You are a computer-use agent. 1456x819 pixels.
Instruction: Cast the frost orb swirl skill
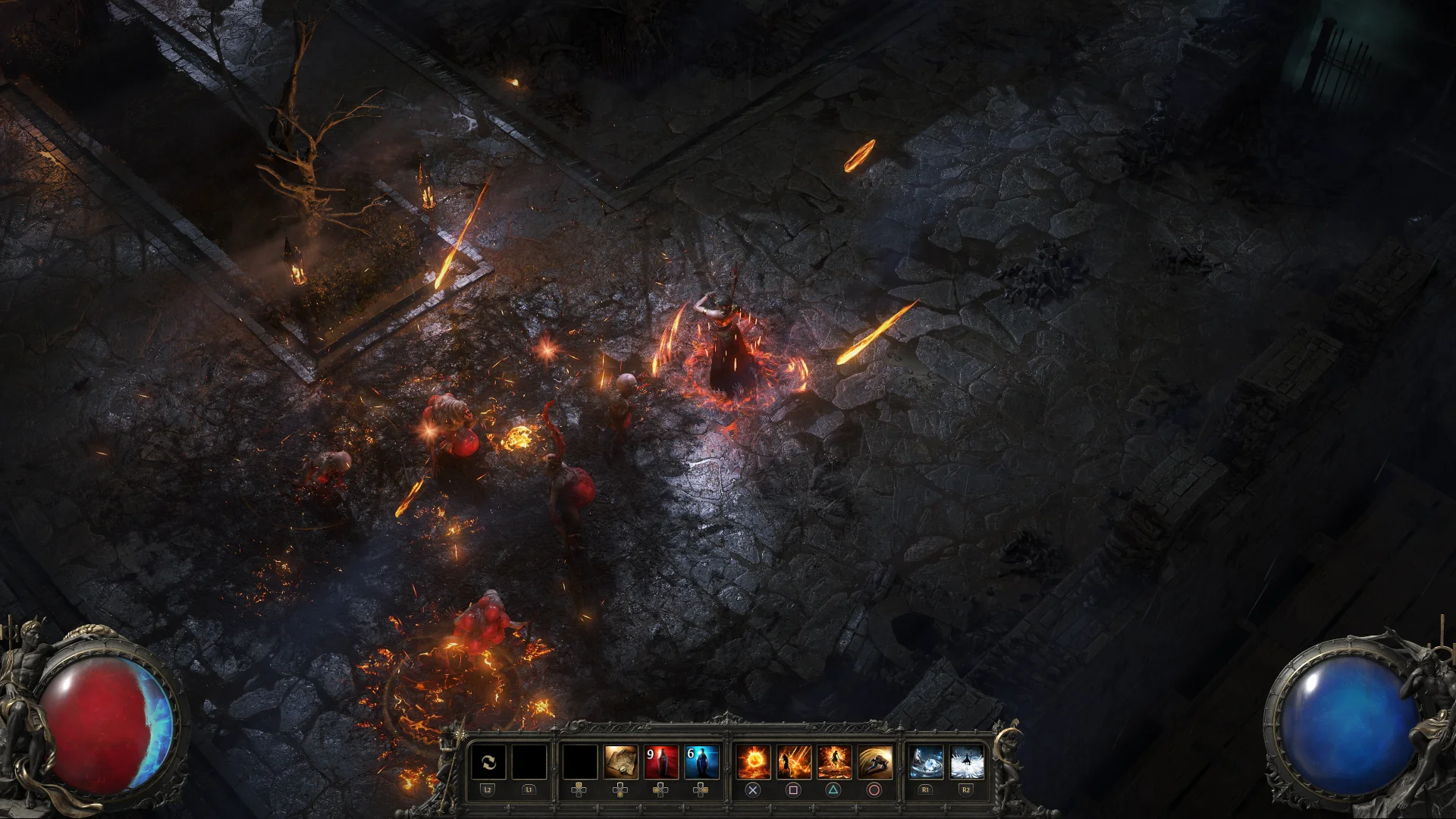(926, 762)
